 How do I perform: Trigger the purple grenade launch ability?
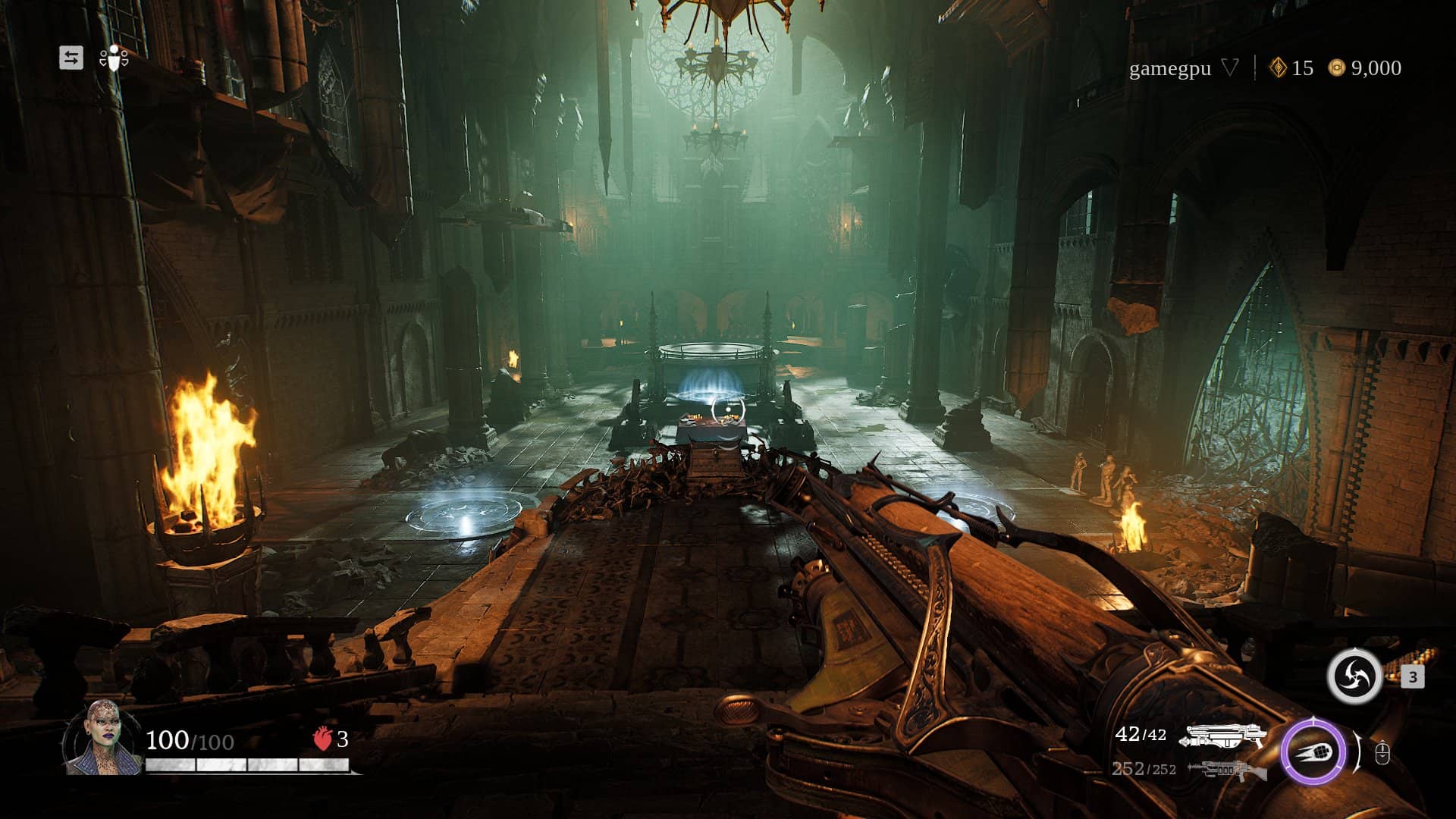click(x=1313, y=752)
